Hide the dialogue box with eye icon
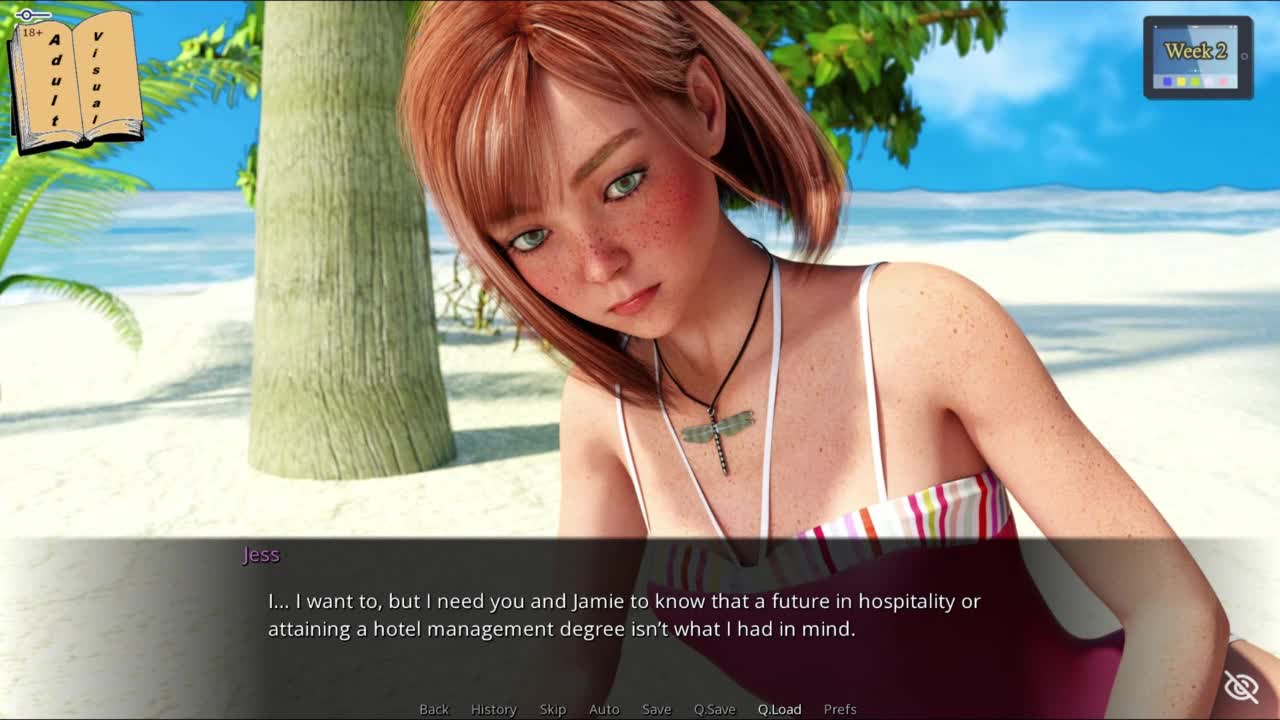 pyautogui.click(x=1241, y=687)
